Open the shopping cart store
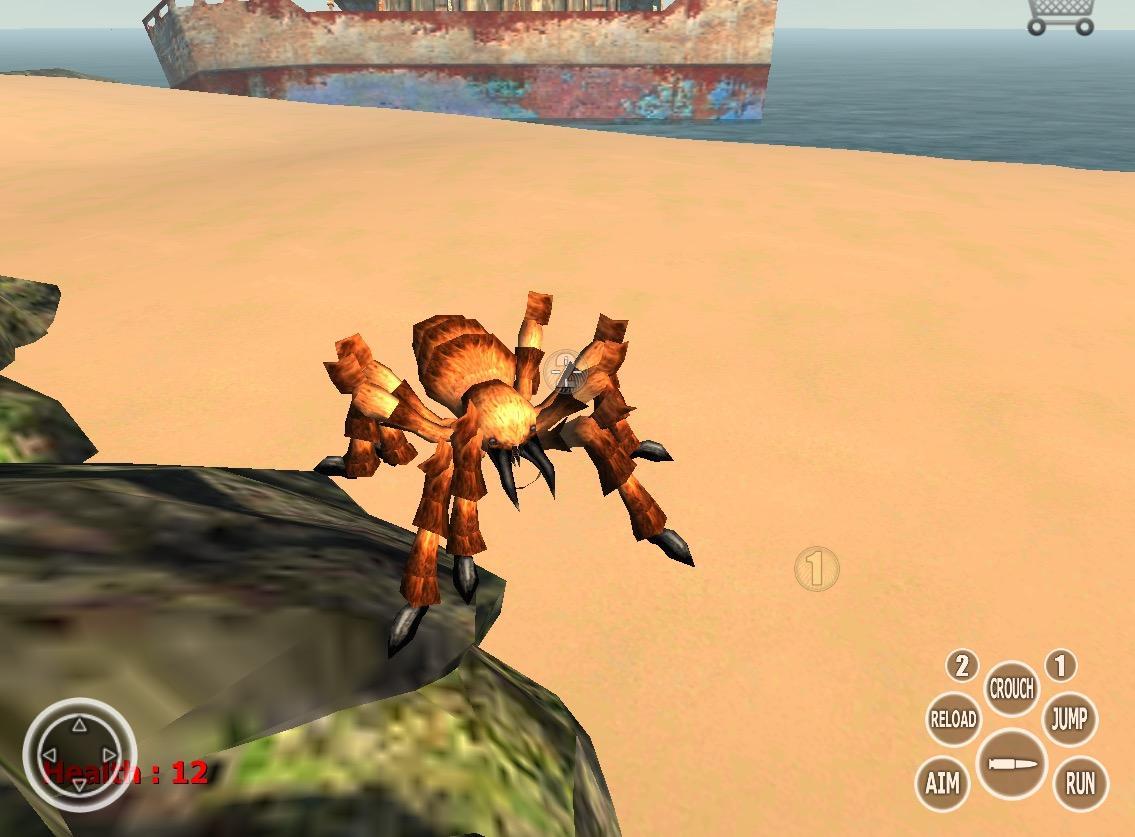 tap(1061, 16)
